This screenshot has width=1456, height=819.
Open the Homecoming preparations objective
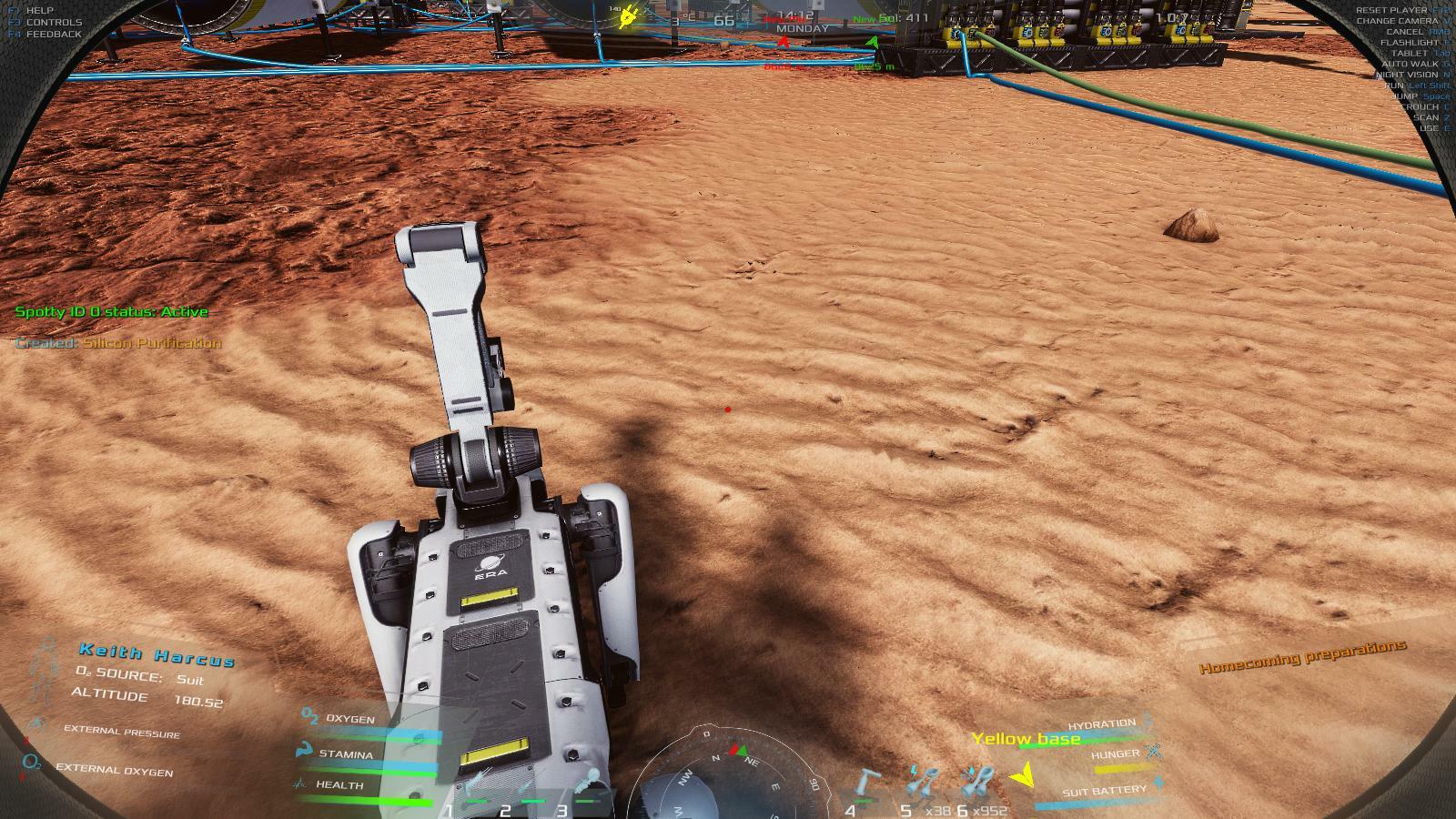click(x=1302, y=656)
